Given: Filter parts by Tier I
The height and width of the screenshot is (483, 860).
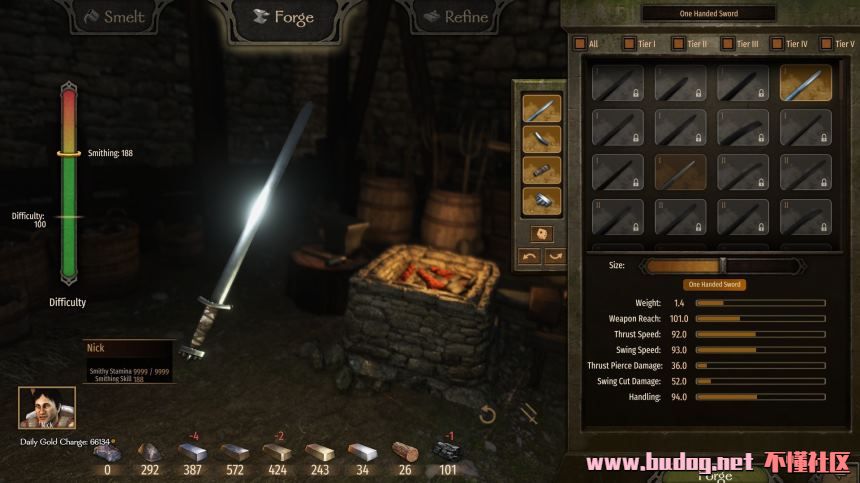Looking at the screenshot, I should click(x=629, y=44).
